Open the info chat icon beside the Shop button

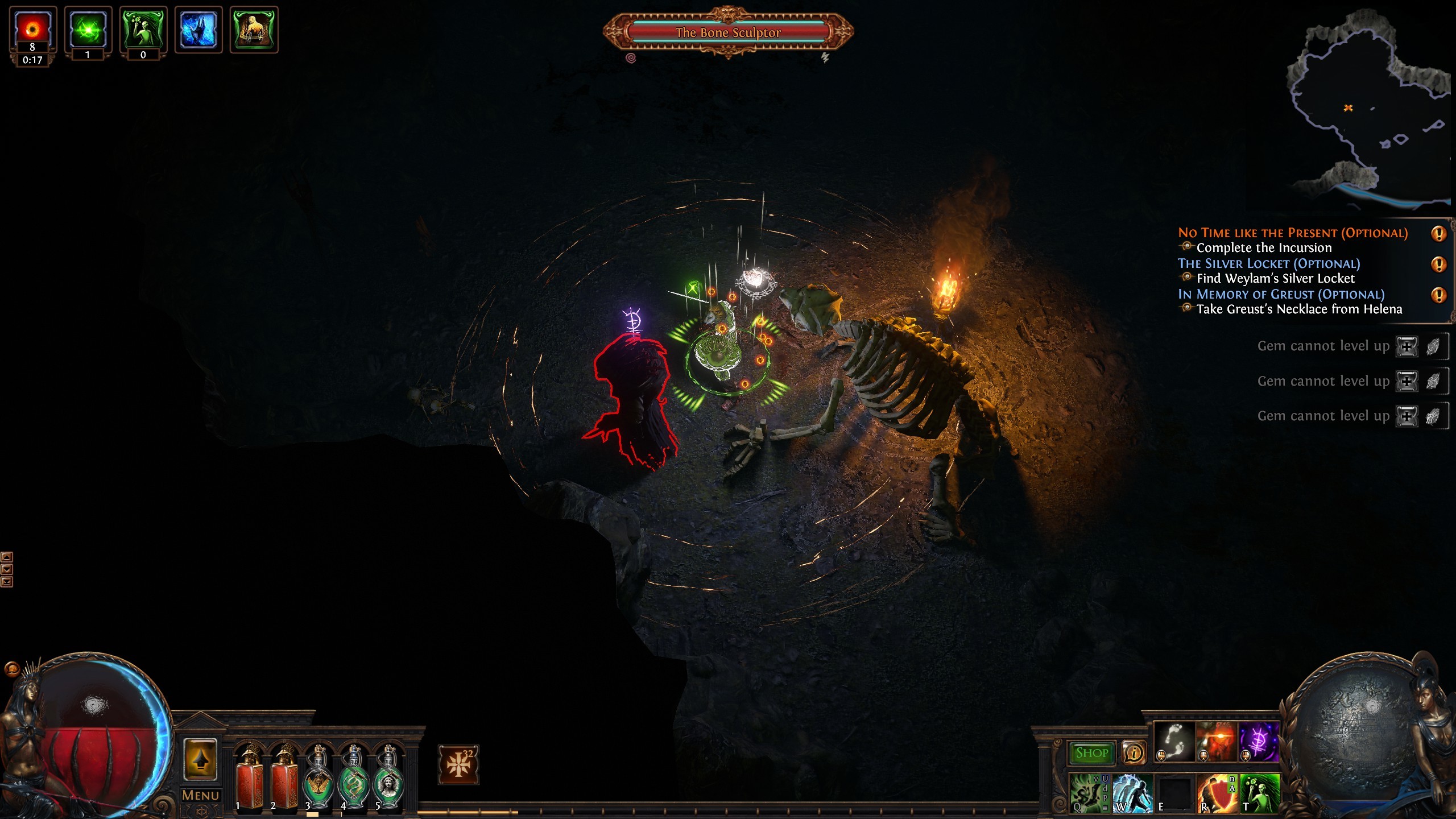click(x=1134, y=754)
